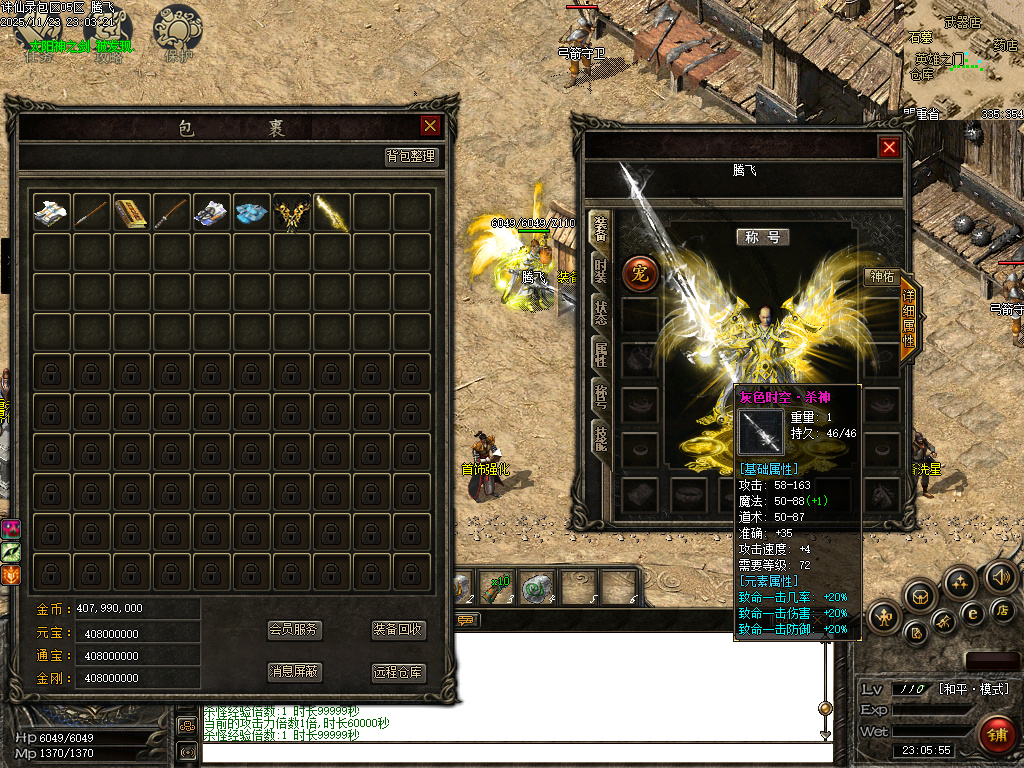
Task: Select the golden wings item in the bag
Action: pos(291,212)
